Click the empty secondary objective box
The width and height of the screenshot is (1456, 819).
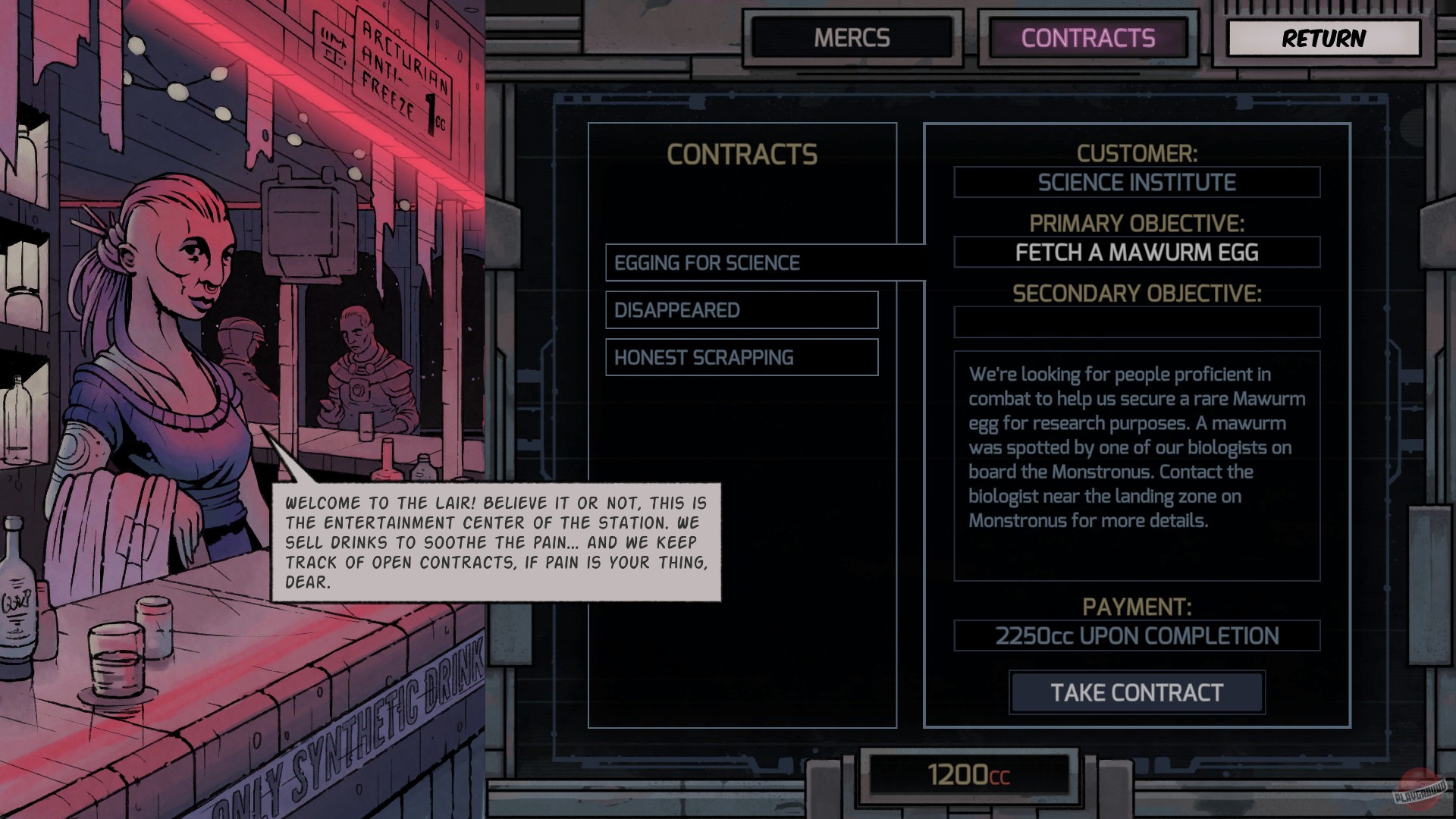point(1136,322)
